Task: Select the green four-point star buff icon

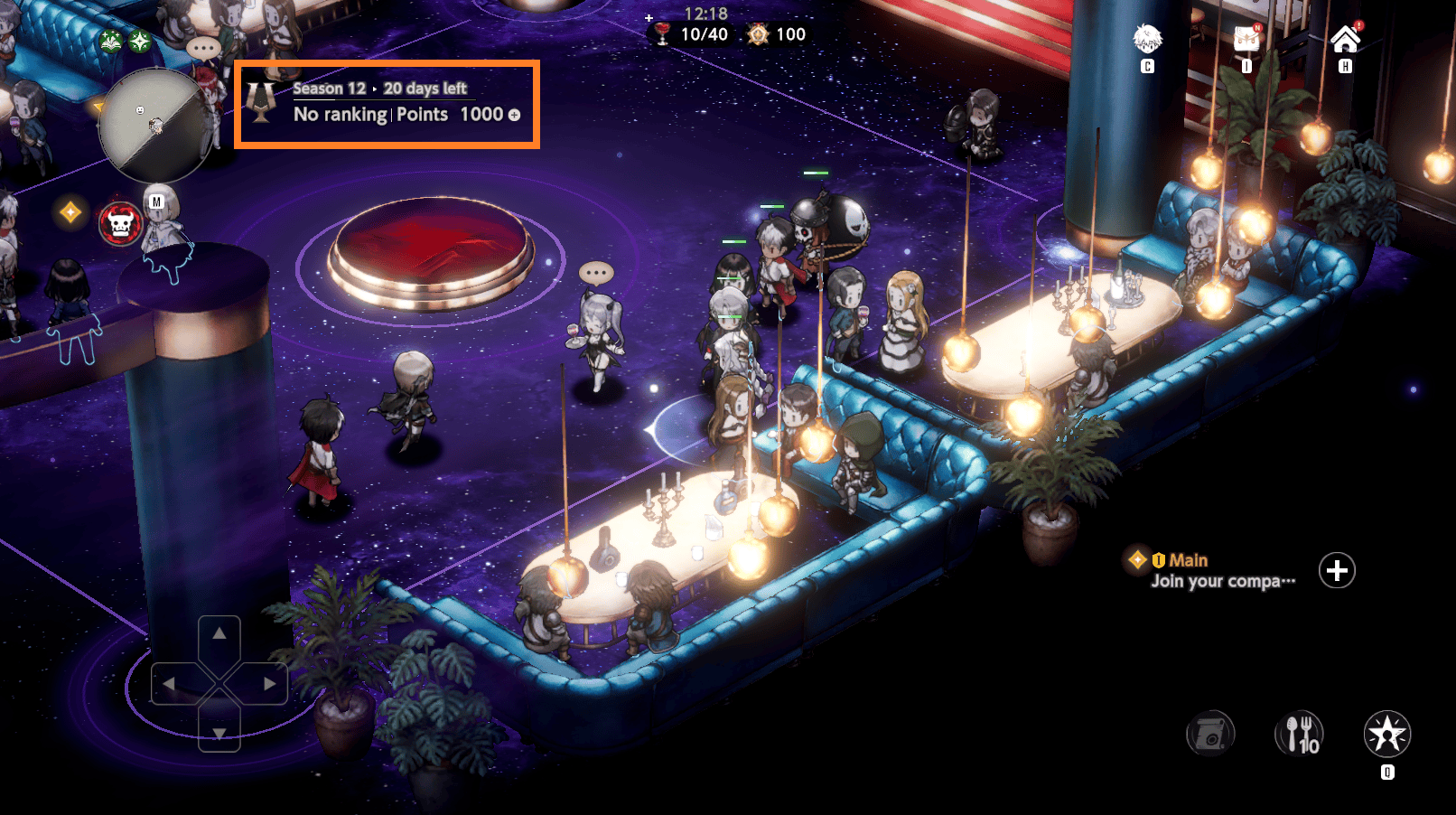Action: coord(140,41)
